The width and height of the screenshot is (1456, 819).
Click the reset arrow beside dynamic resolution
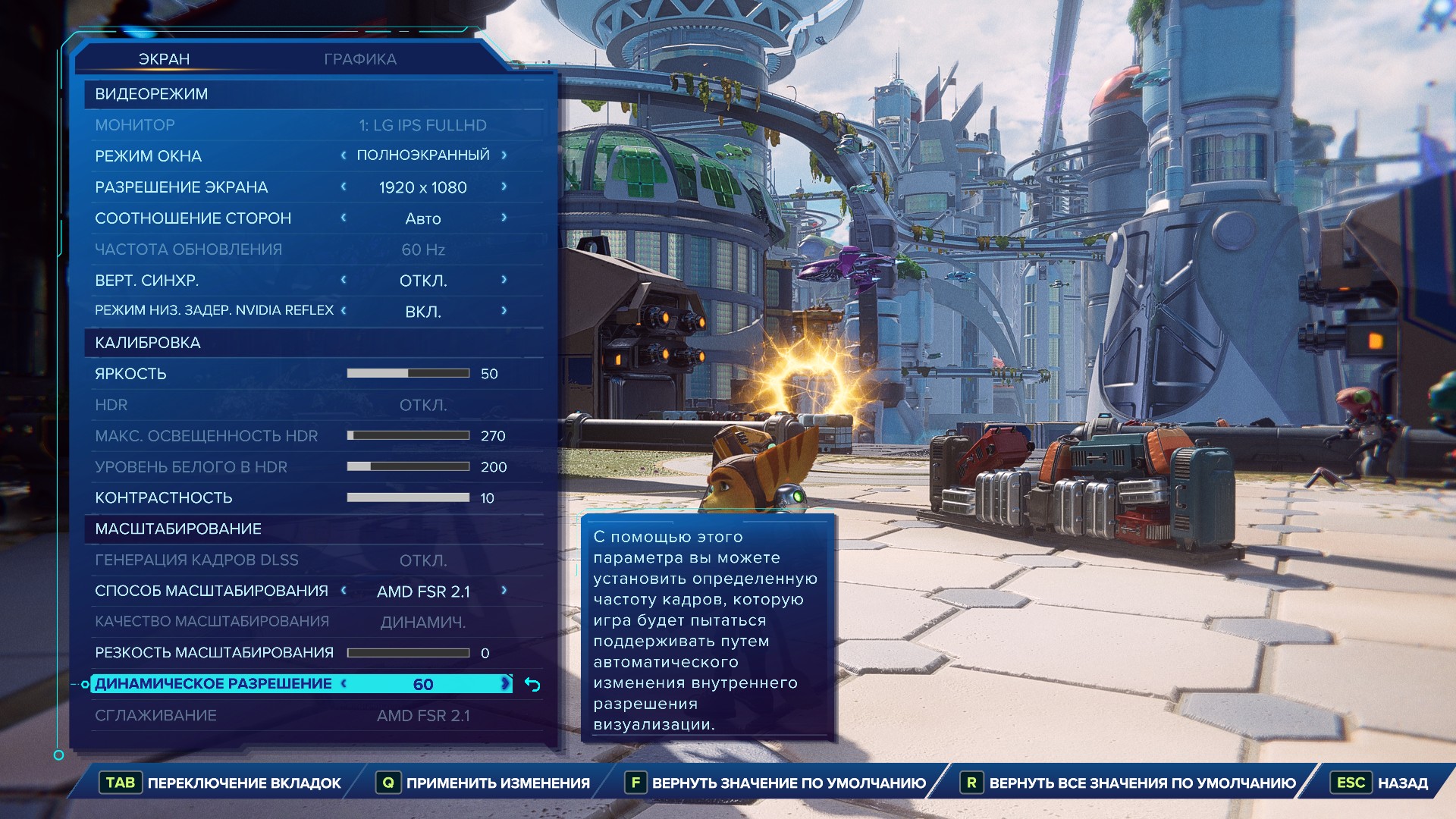click(x=533, y=686)
